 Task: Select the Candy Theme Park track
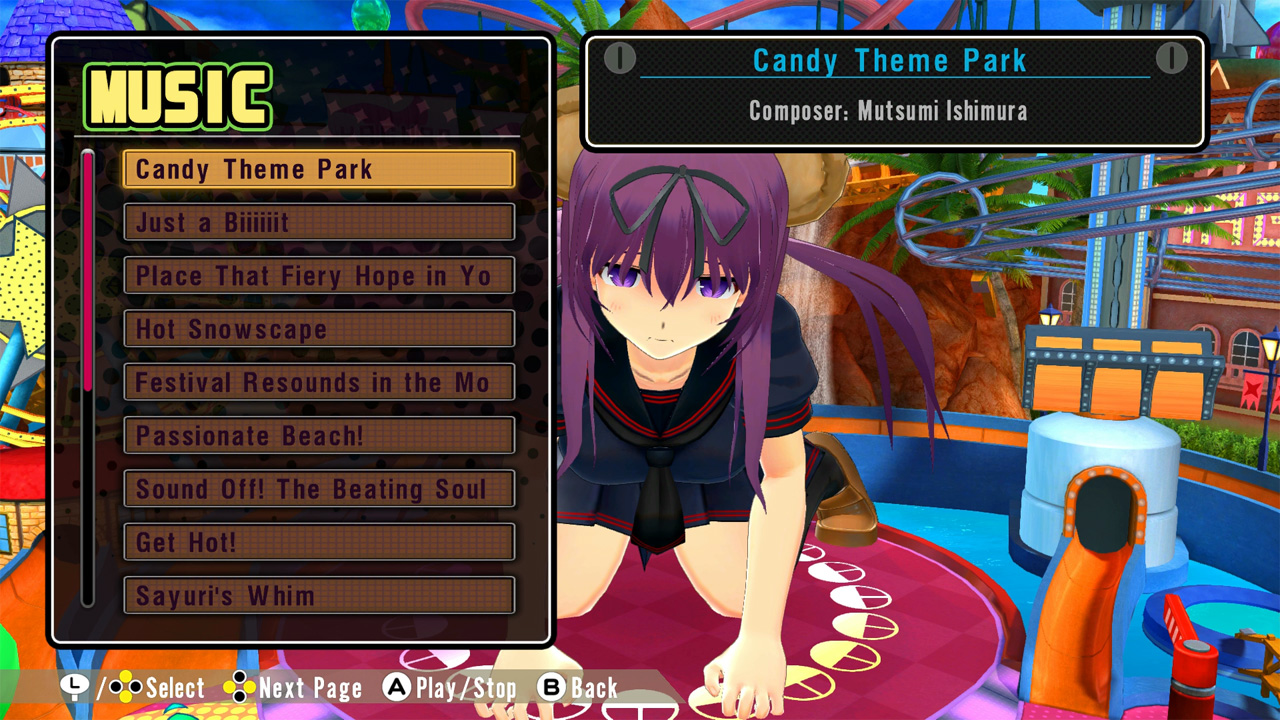coord(318,169)
